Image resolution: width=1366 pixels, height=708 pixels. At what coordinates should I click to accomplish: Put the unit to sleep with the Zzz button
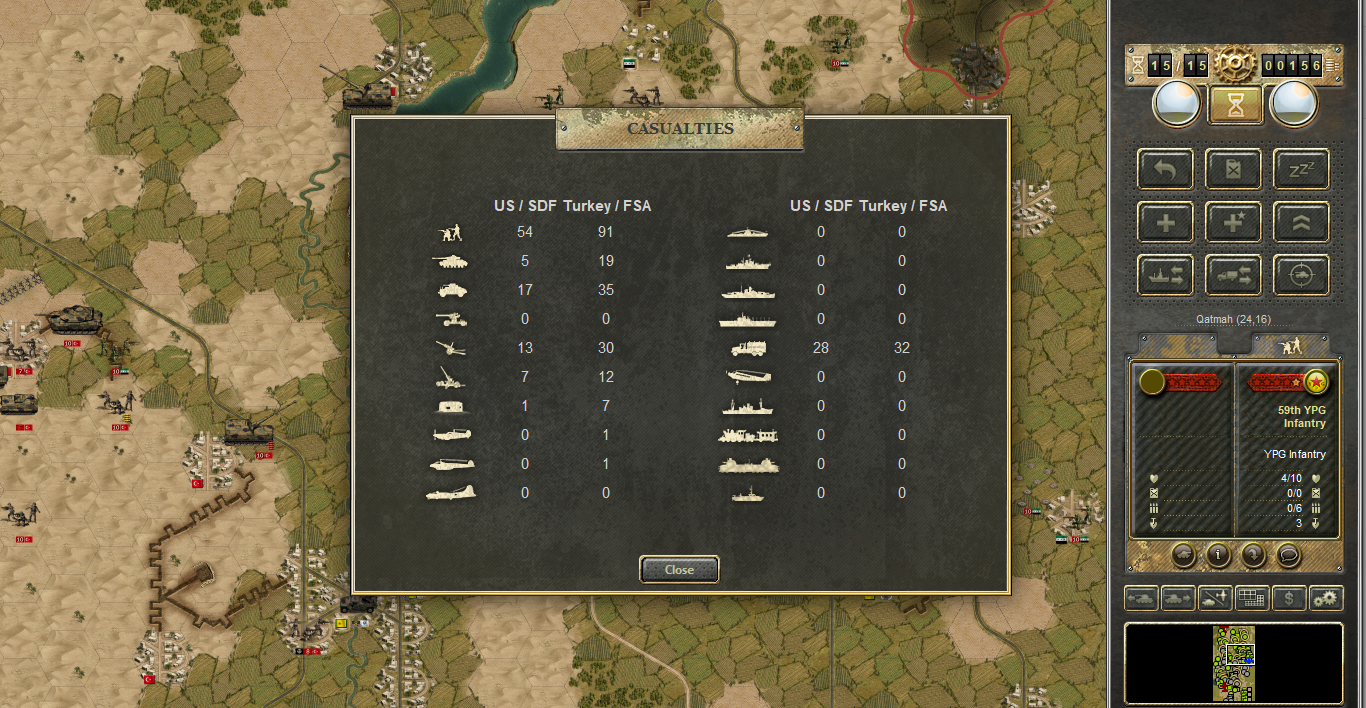[x=1301, y=169]
